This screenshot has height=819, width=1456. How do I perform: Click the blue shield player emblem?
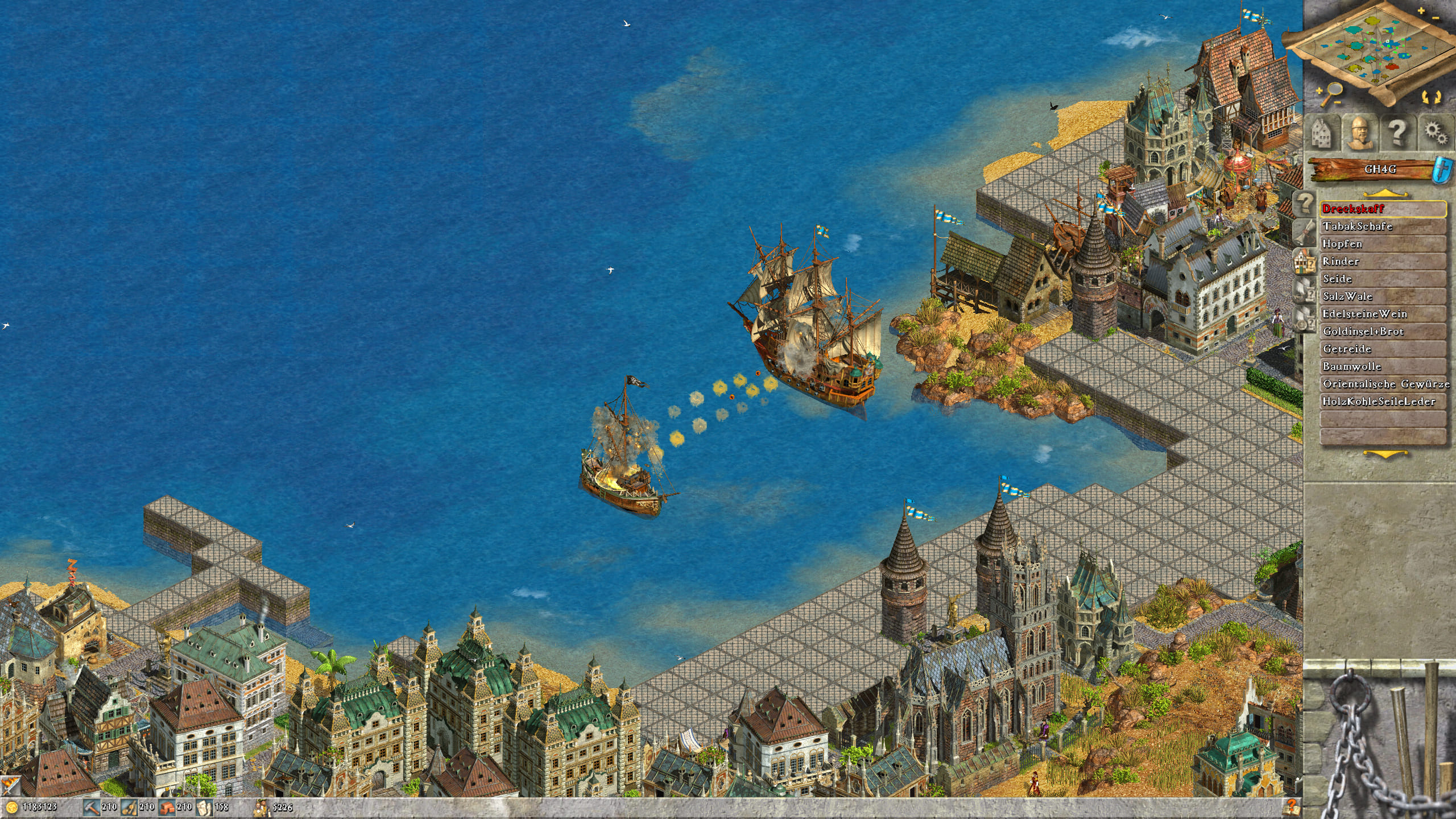point(1442,169)
